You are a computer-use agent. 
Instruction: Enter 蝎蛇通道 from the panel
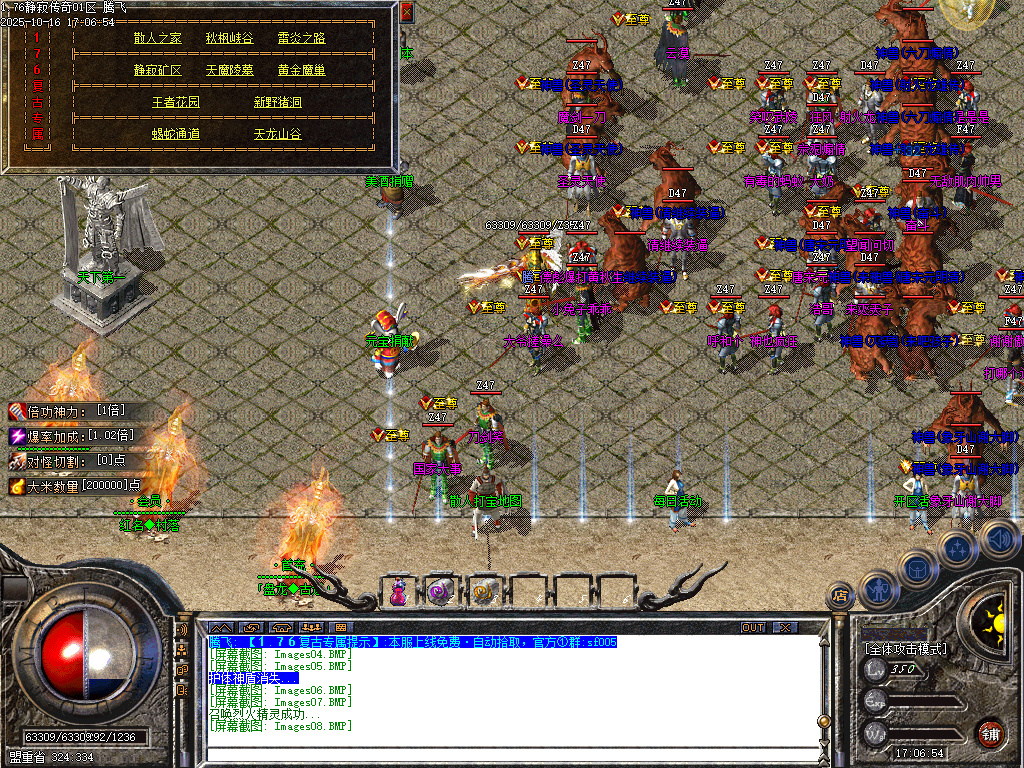point(176,134)
